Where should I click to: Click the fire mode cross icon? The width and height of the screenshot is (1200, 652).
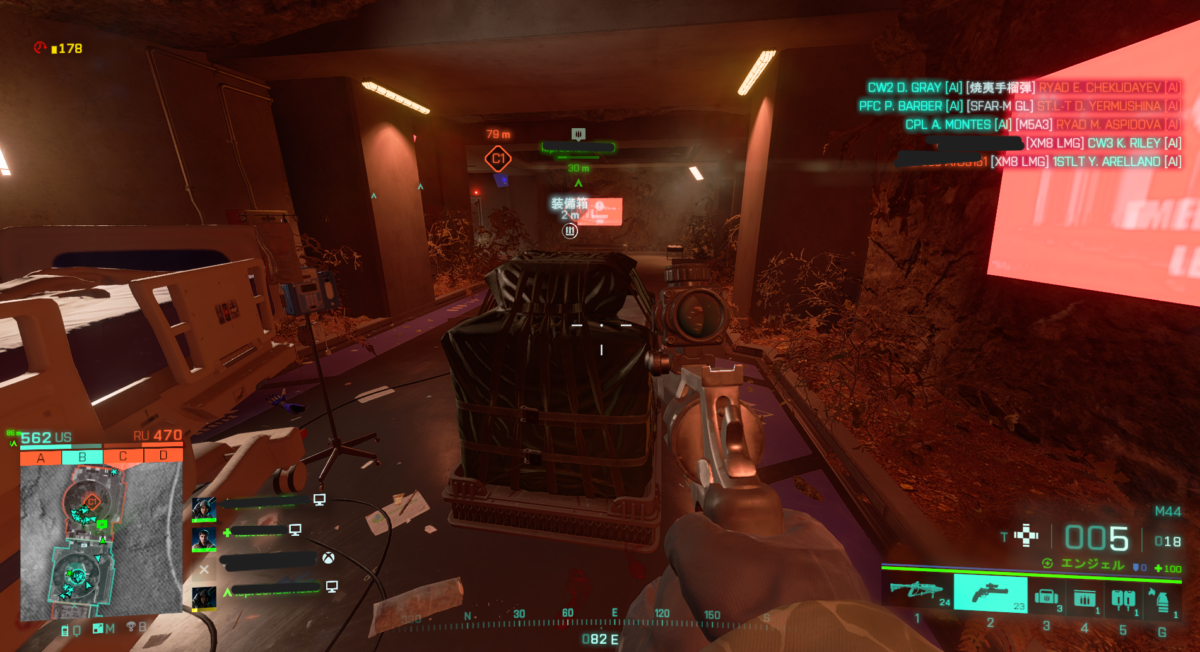click(x=1026, y=536)
